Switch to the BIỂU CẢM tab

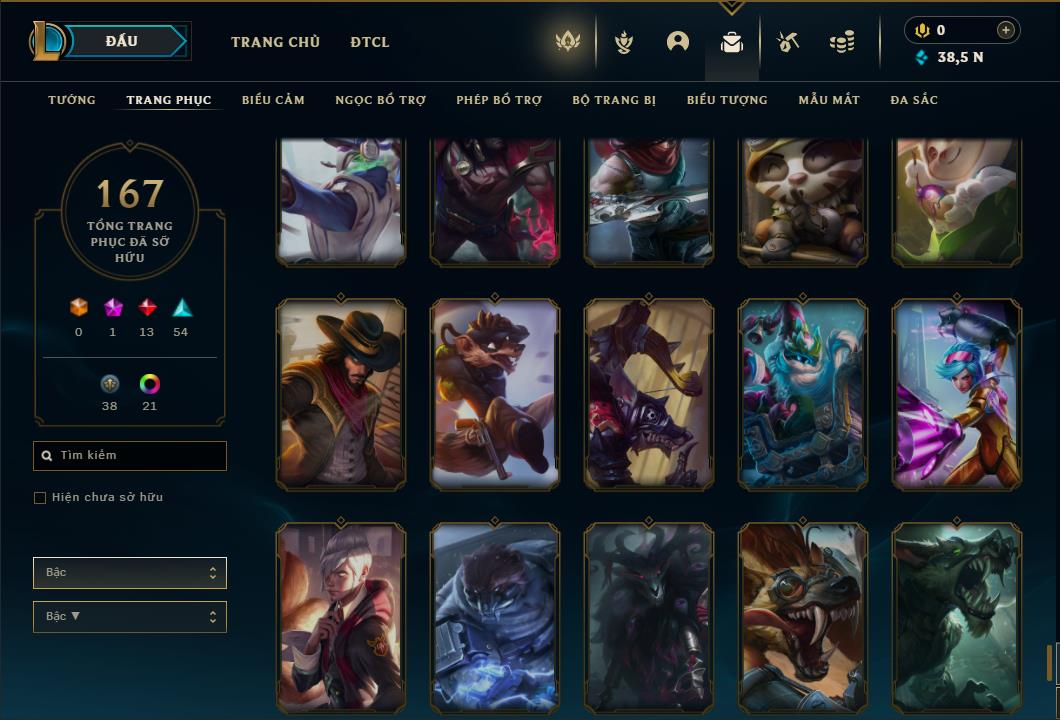coord(273,100)
